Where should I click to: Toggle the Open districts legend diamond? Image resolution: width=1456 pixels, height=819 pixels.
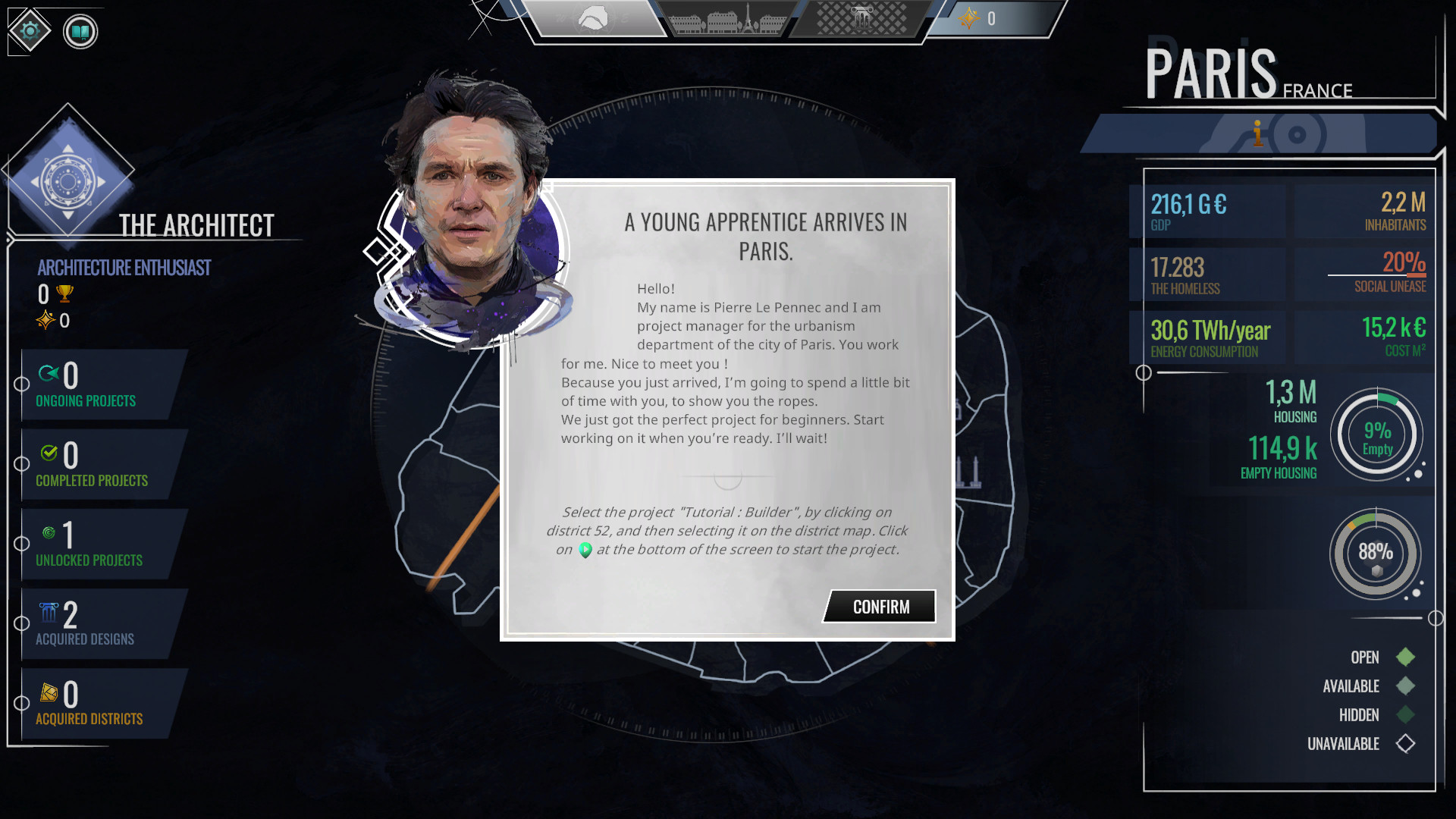tap(1407, 657)
